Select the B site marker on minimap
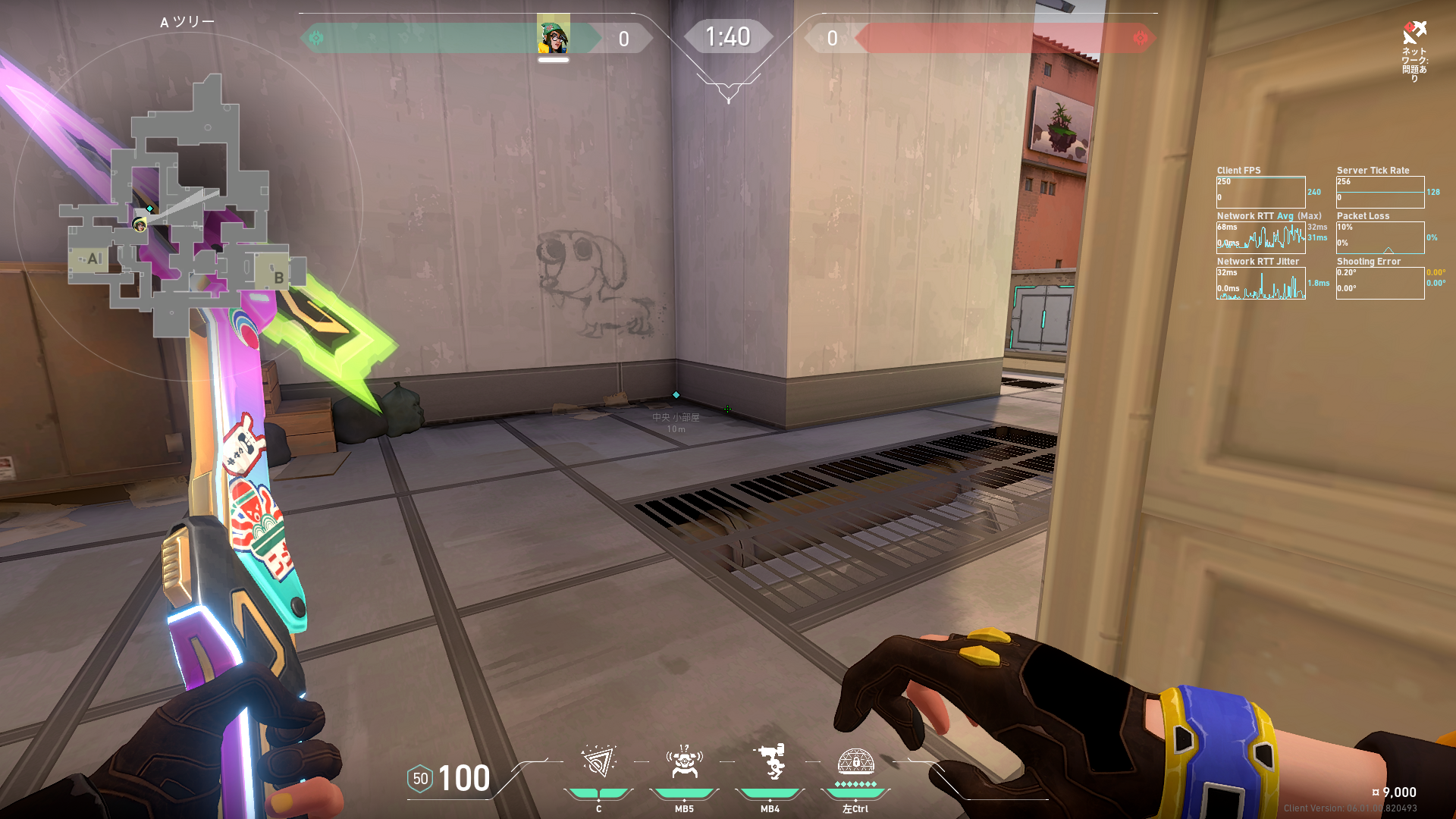1456x819 pixels. point(278,278)
